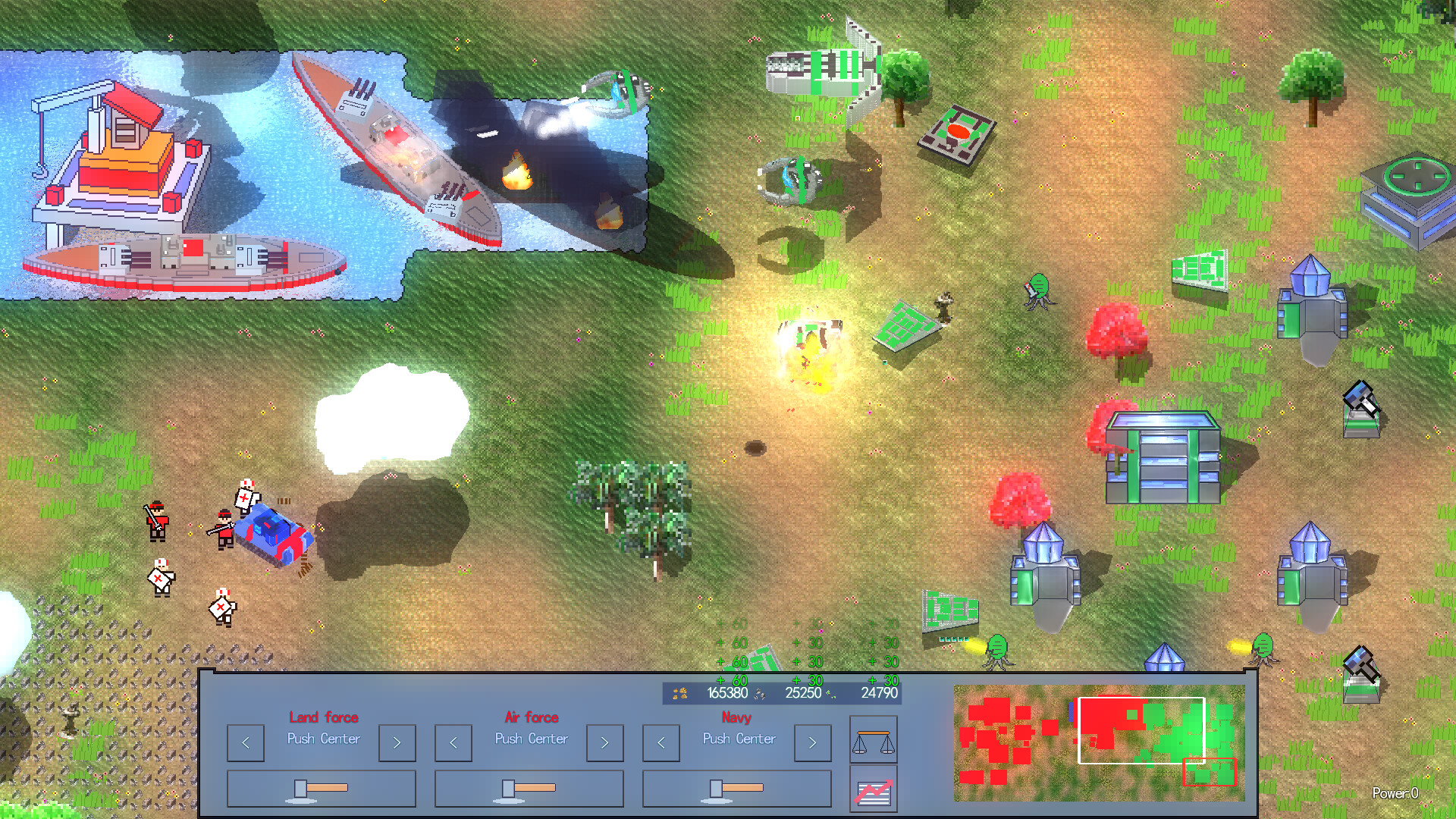
Task: Click the left arrow beside Land force Push Center
Action: pos(245,743)
